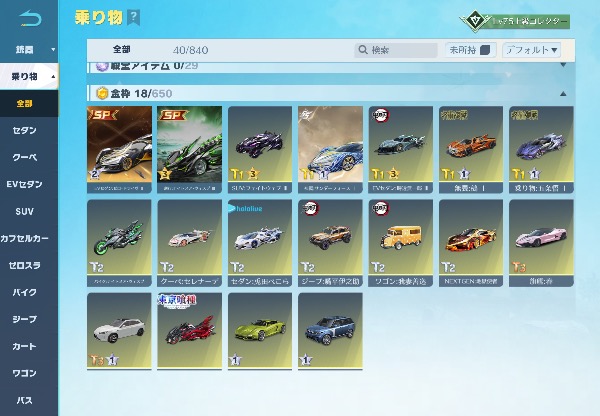Screen dimensions: 600x416
Task: Collapse the 金枠 section
Action: (x=562, y=93)
